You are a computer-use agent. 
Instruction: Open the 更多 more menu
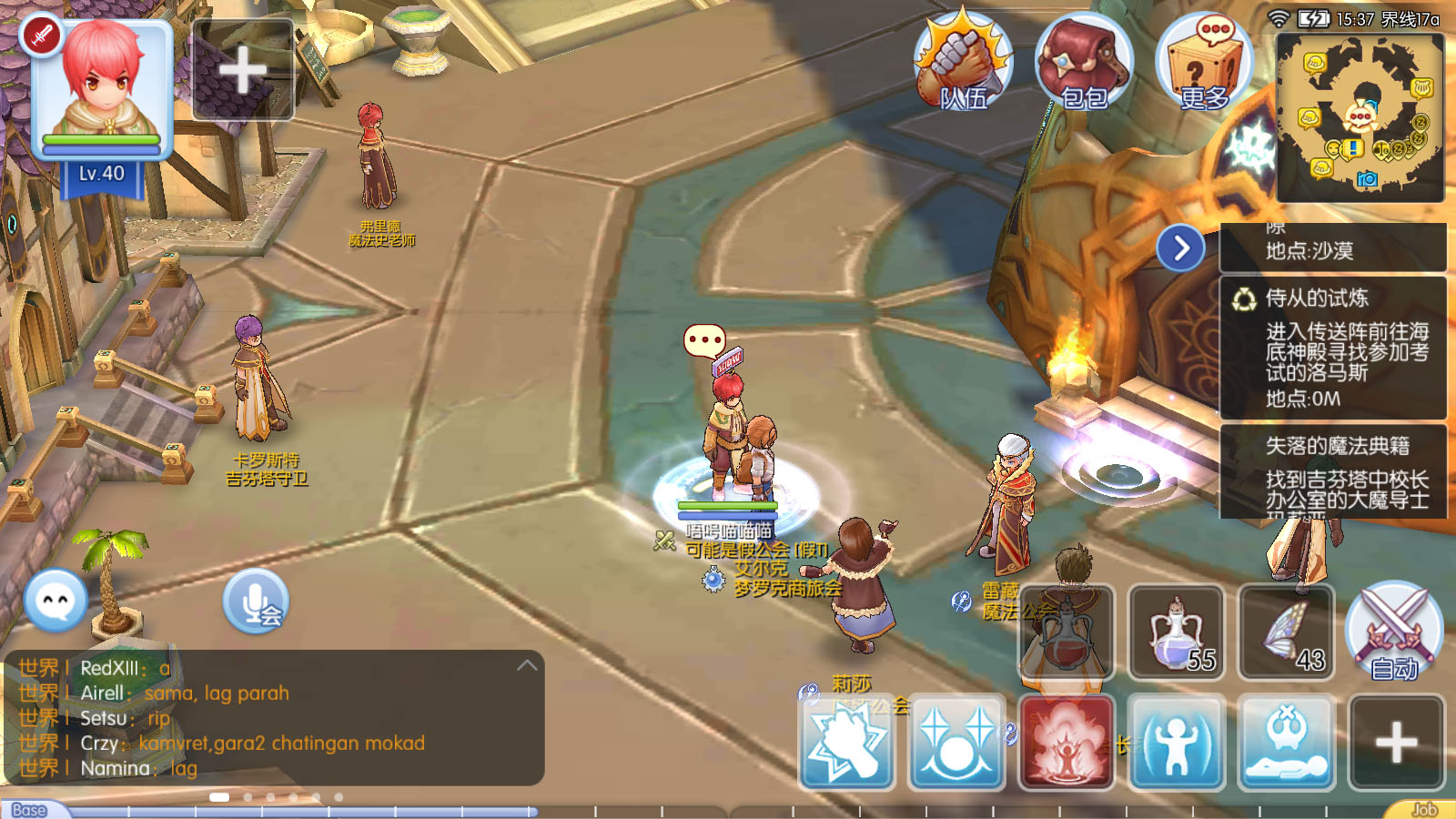coord(1204,64)
